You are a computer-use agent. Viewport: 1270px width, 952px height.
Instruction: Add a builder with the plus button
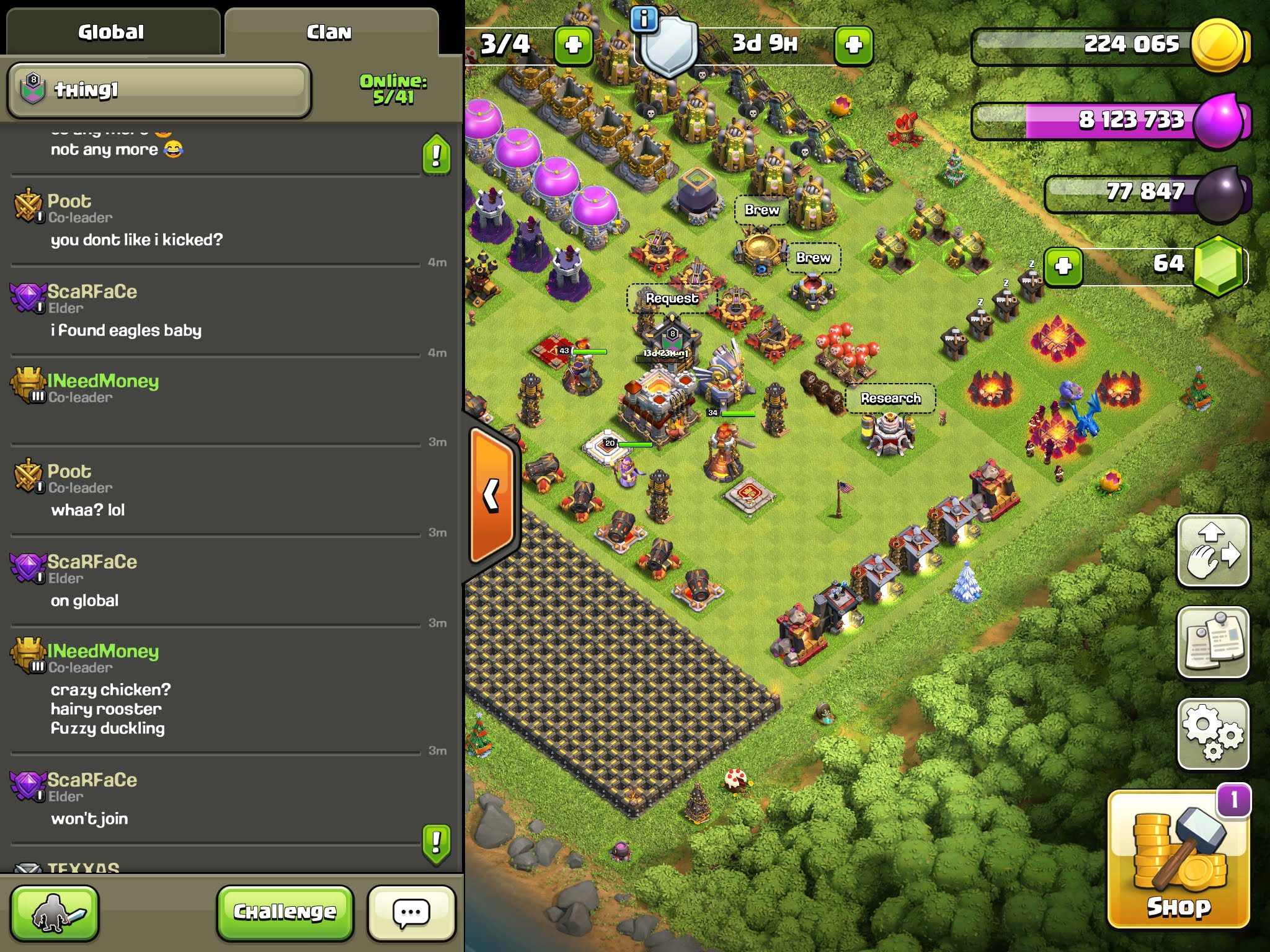(574, 45)
